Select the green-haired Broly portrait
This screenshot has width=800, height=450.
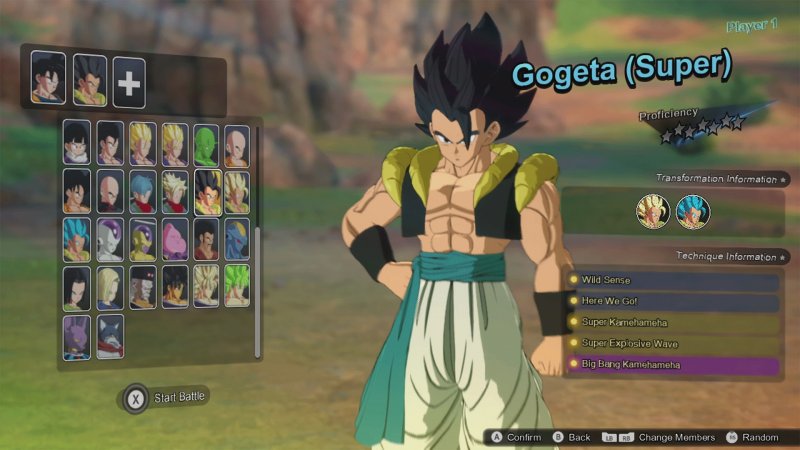237,287
